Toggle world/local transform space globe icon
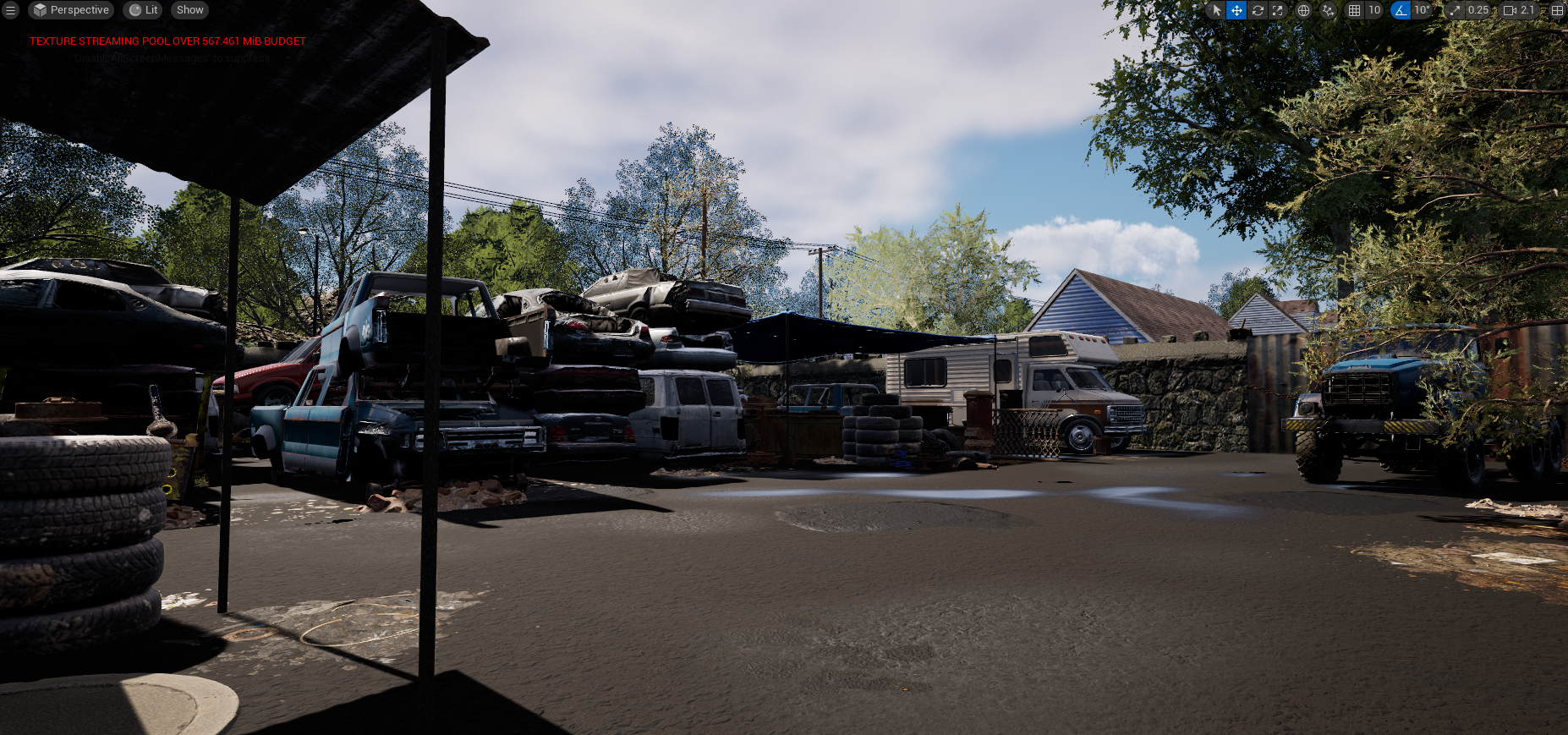Image resolution: width=1568 pixels, height=735 pixels. (x=1303, y=10)
